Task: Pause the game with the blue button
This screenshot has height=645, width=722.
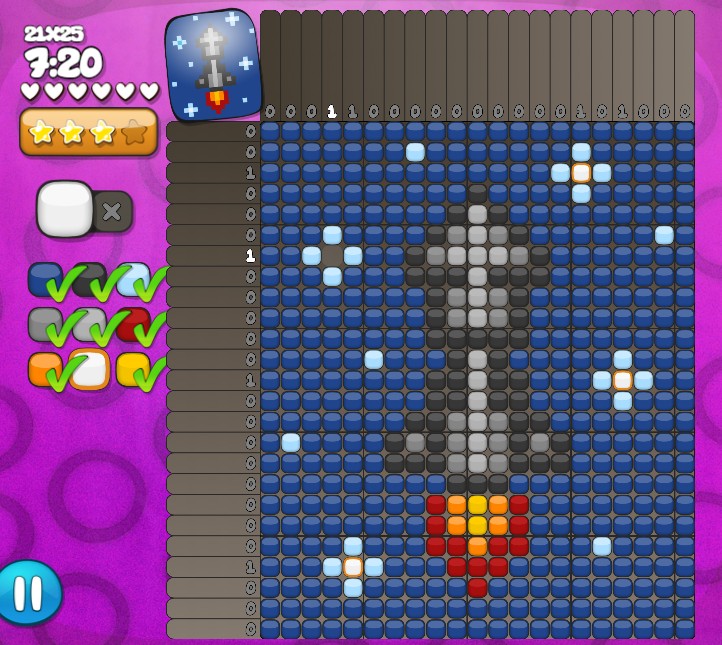Action: 27,592
